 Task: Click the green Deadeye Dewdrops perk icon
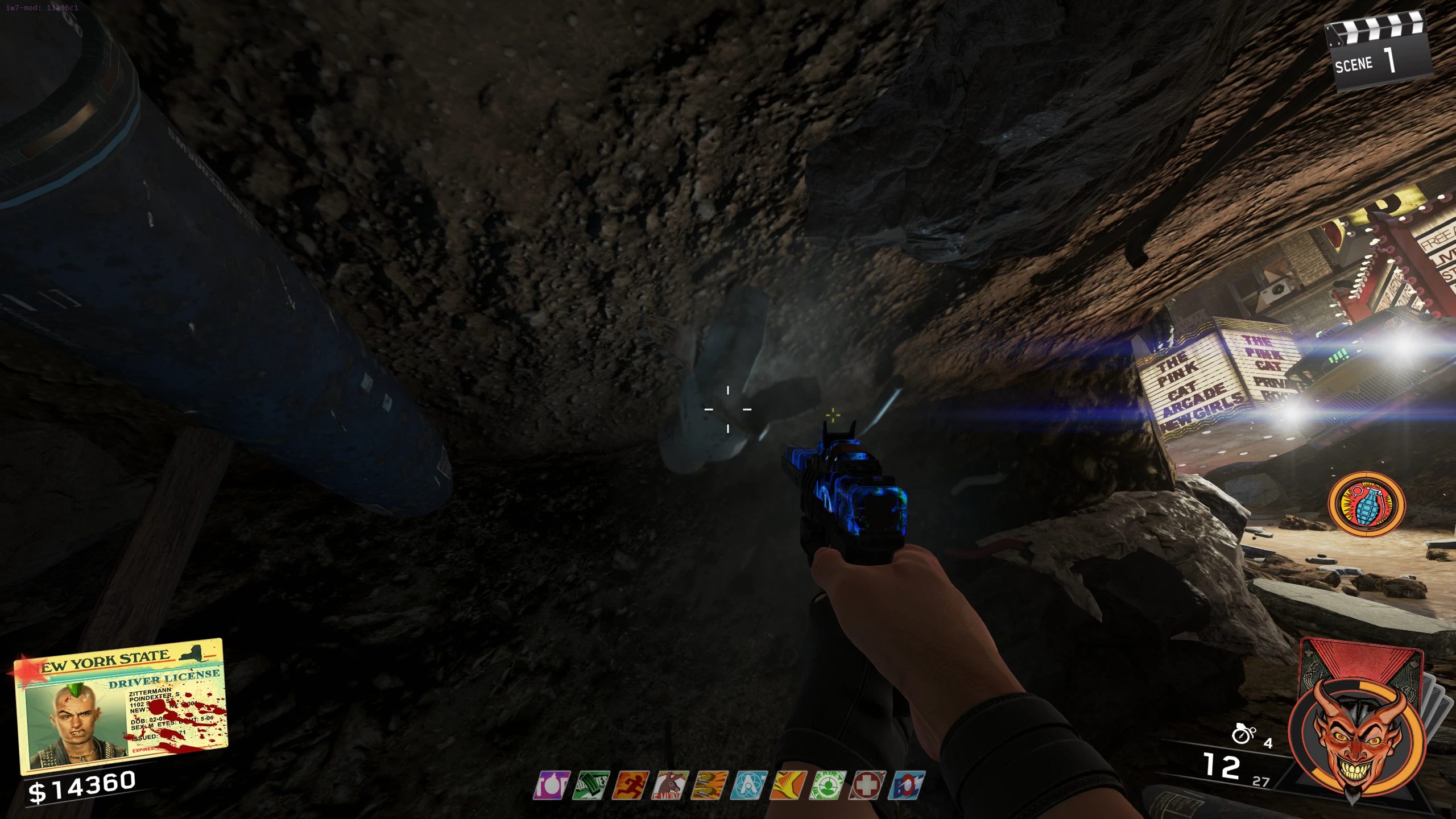tap(828, 785)
